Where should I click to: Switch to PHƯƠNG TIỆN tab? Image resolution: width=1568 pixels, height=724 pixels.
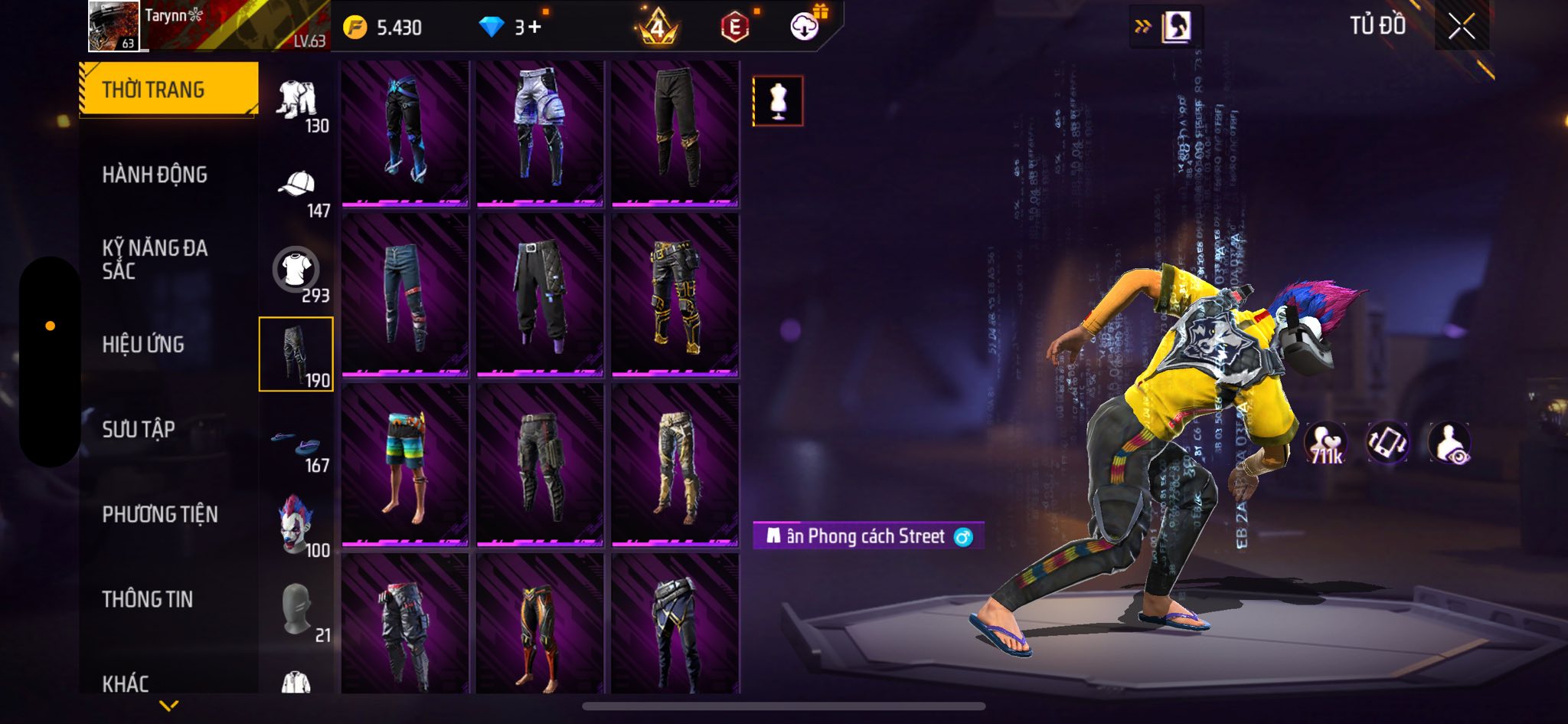[x=160, y=515]
